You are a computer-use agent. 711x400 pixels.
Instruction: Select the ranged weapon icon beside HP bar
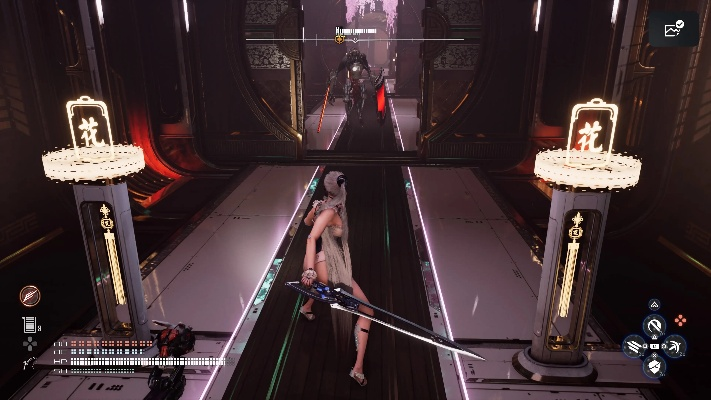29,363
